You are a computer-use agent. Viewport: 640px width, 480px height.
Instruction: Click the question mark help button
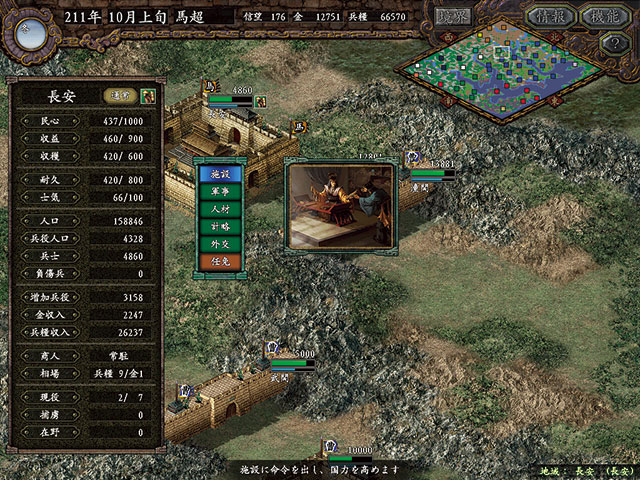[x=615, y=43]
